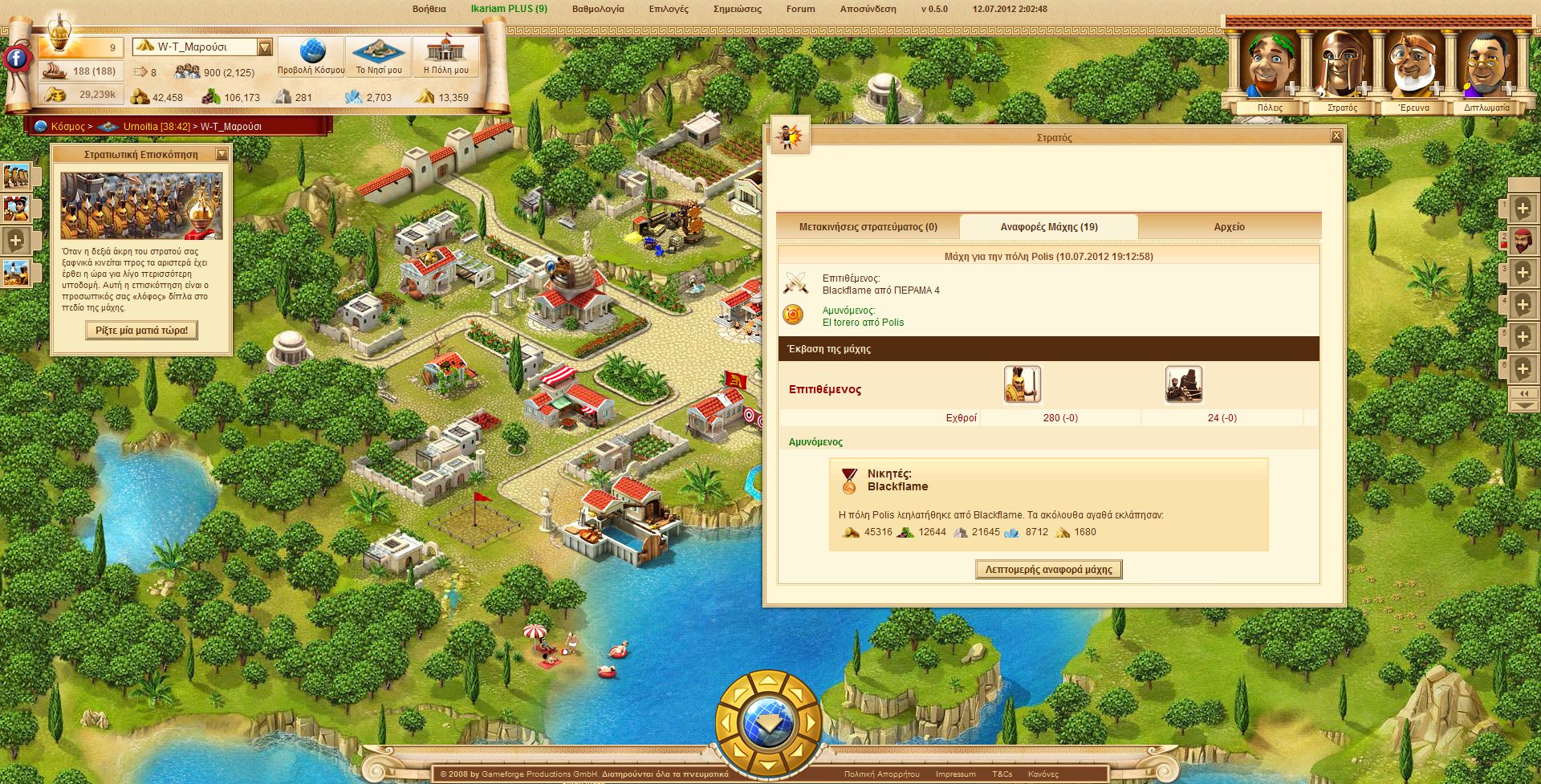Open my city view (Η Πόλη μου)
Viewport: 1541px width, 784px height.
[445, 57]
